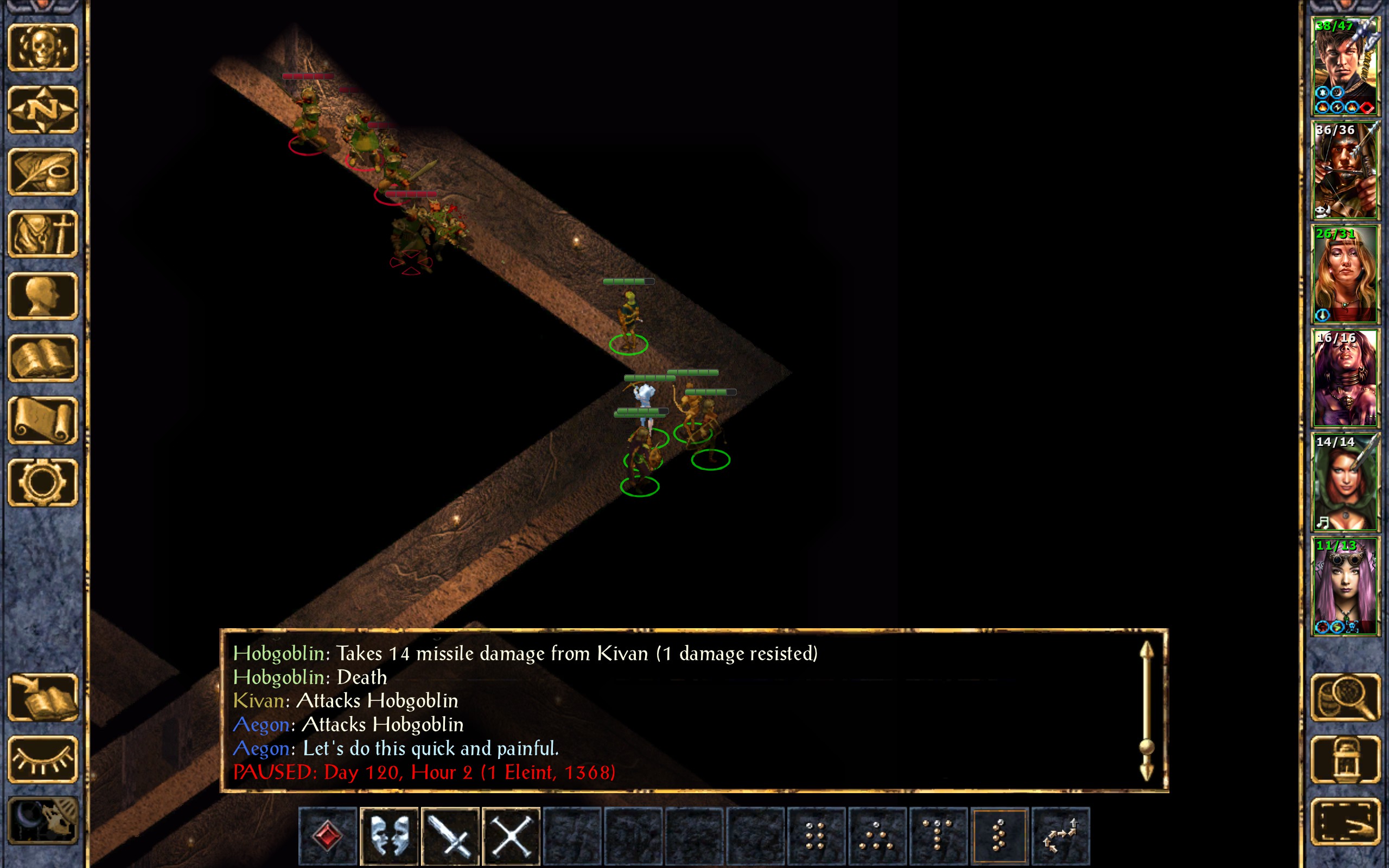Quick save with the book-and-arrow button
The image size is (1389, 868).
(43, 697)
